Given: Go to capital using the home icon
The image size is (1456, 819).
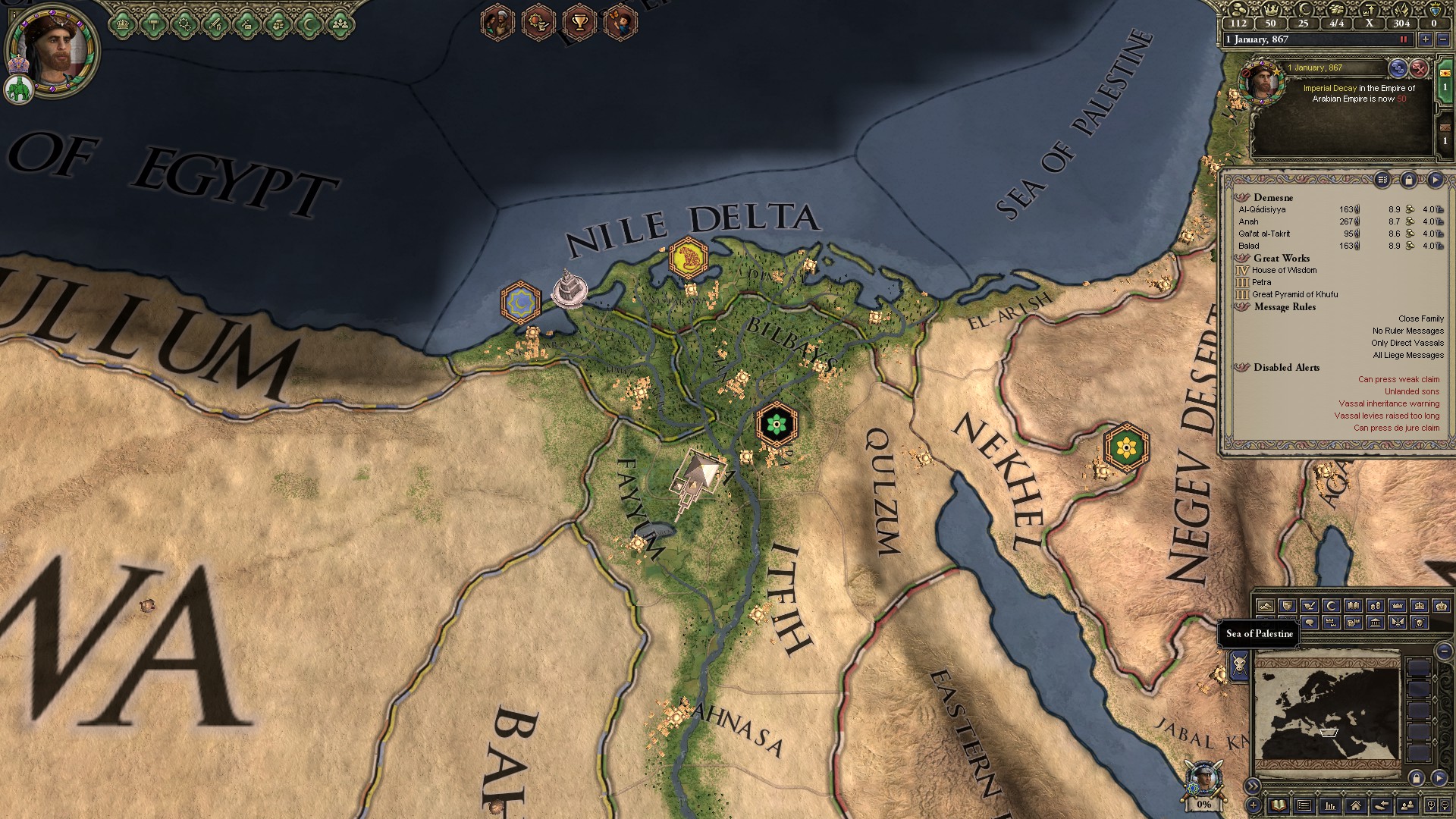Looking at the screenshot, I should tap(1357, 806).
